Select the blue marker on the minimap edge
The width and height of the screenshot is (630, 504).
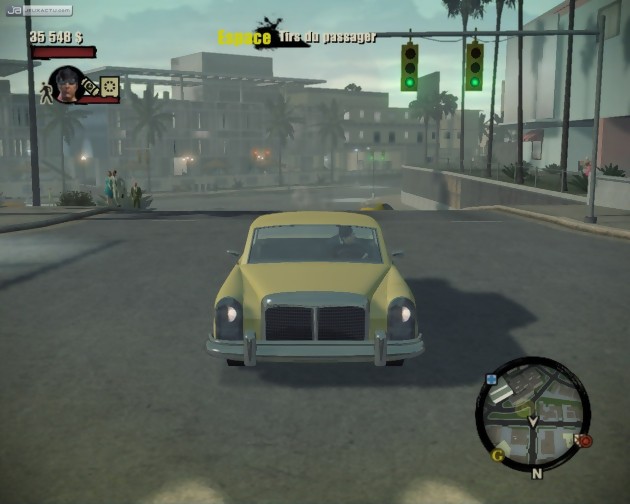click(491, 380)
